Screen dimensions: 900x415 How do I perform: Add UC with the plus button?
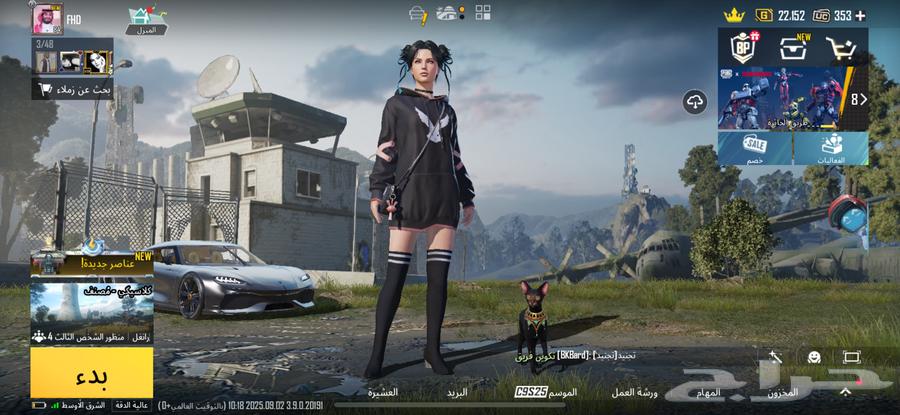tap(858, 15)
